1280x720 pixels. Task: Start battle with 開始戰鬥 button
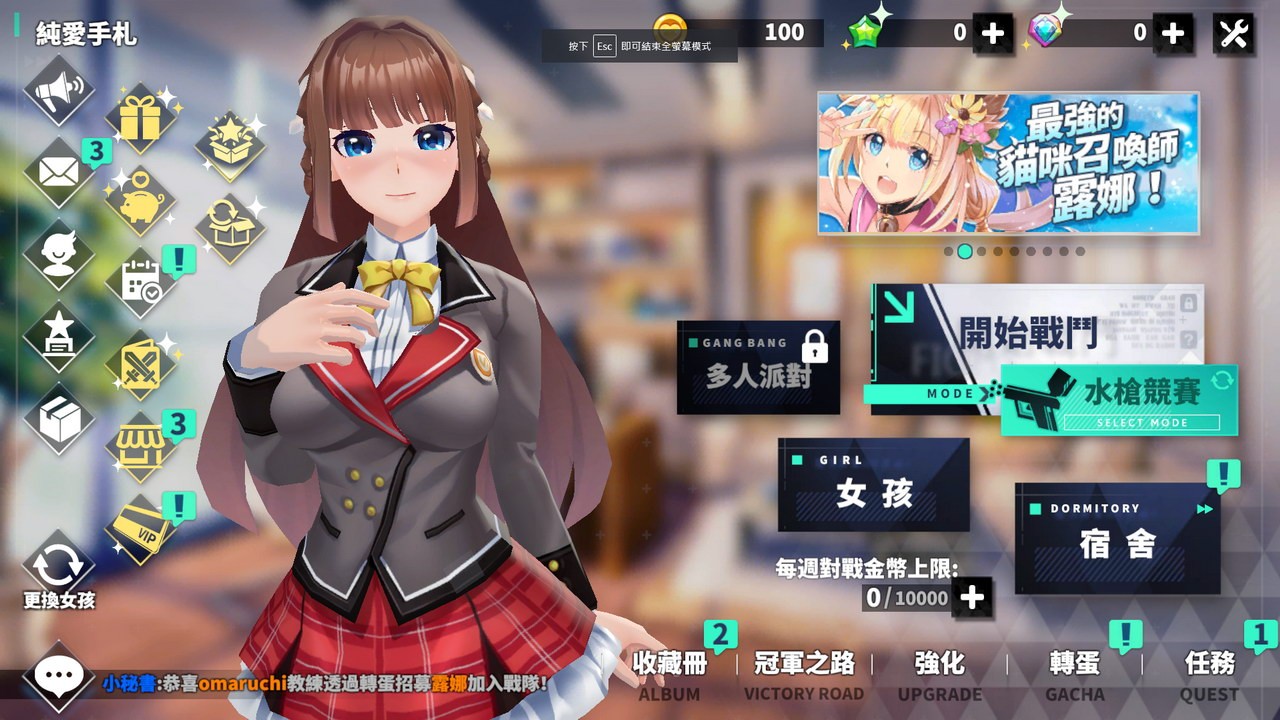pyautogui.click(x=1036, y=334)
